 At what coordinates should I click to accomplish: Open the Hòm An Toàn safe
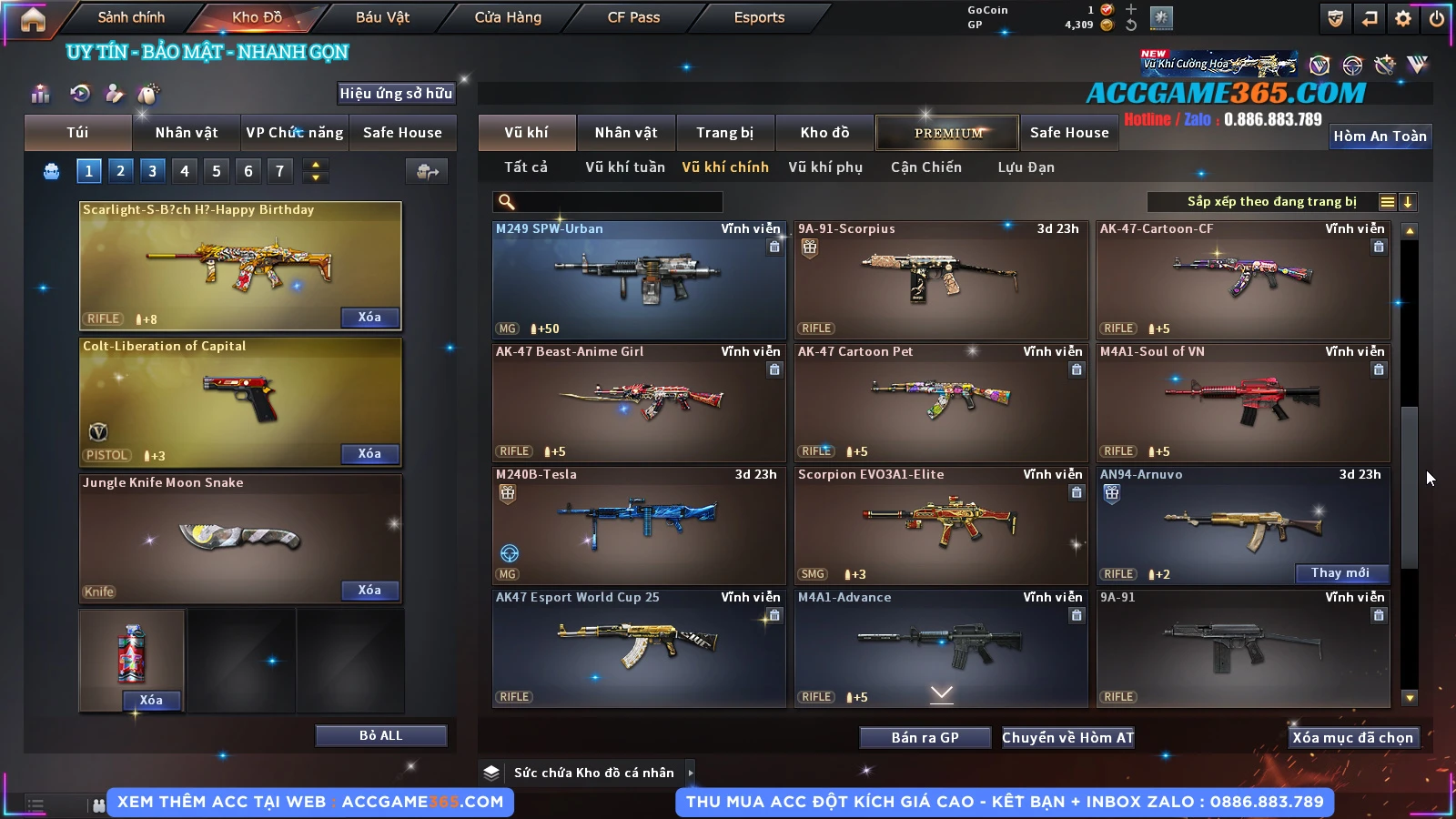1380,136
